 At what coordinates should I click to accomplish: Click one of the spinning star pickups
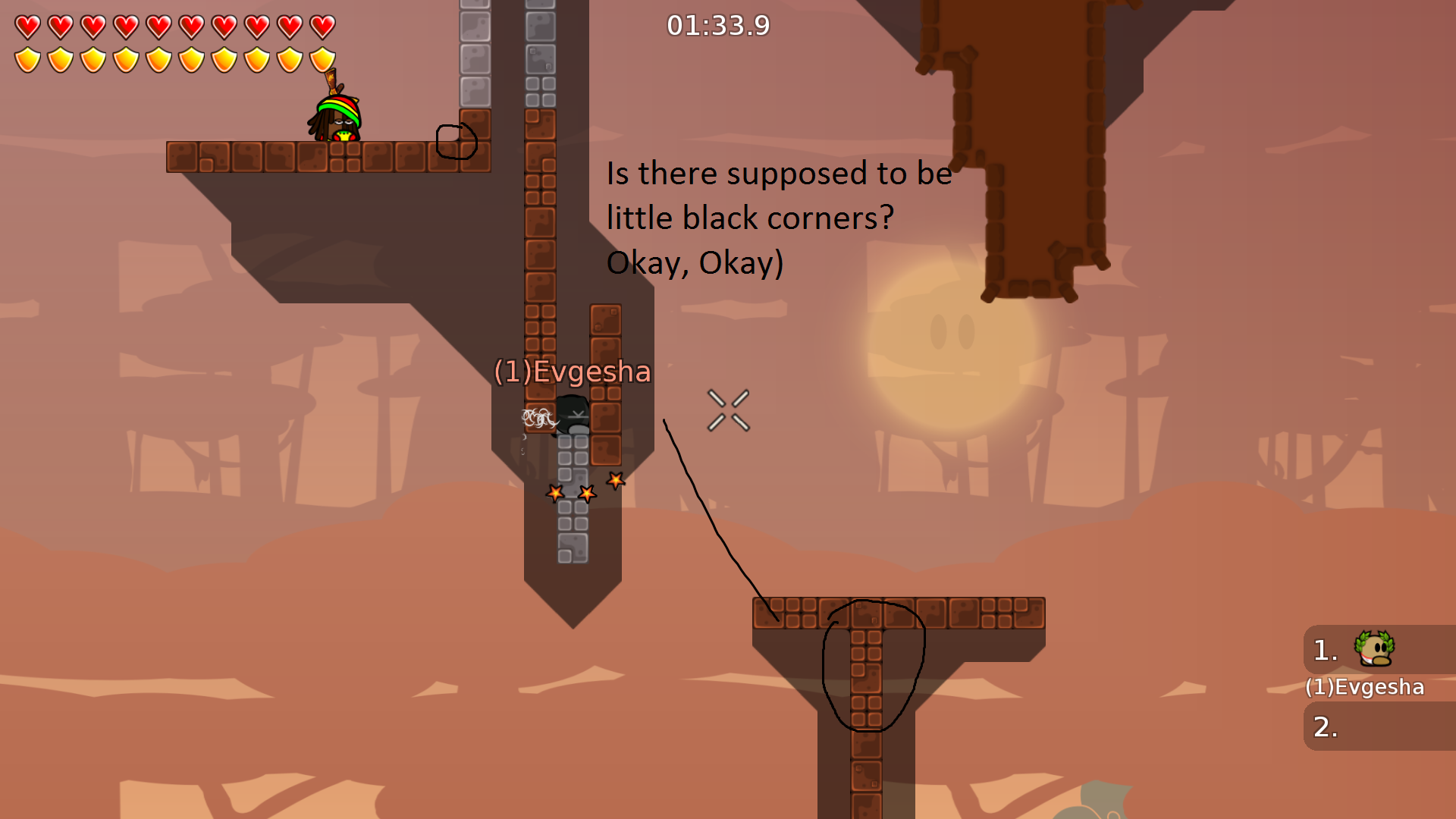[x=587, y=493]
